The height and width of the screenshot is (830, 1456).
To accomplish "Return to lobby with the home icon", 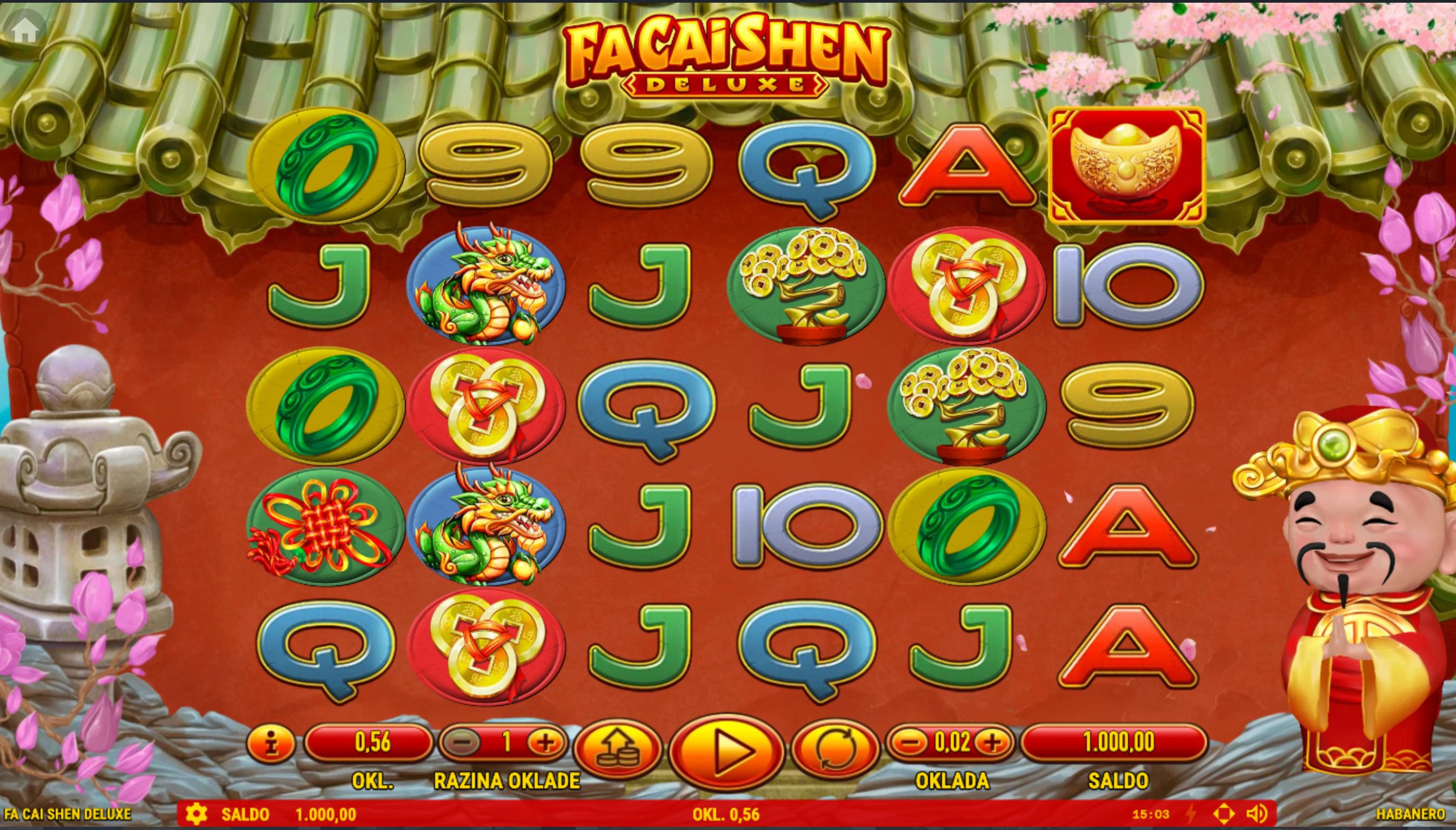I will 24,31.
